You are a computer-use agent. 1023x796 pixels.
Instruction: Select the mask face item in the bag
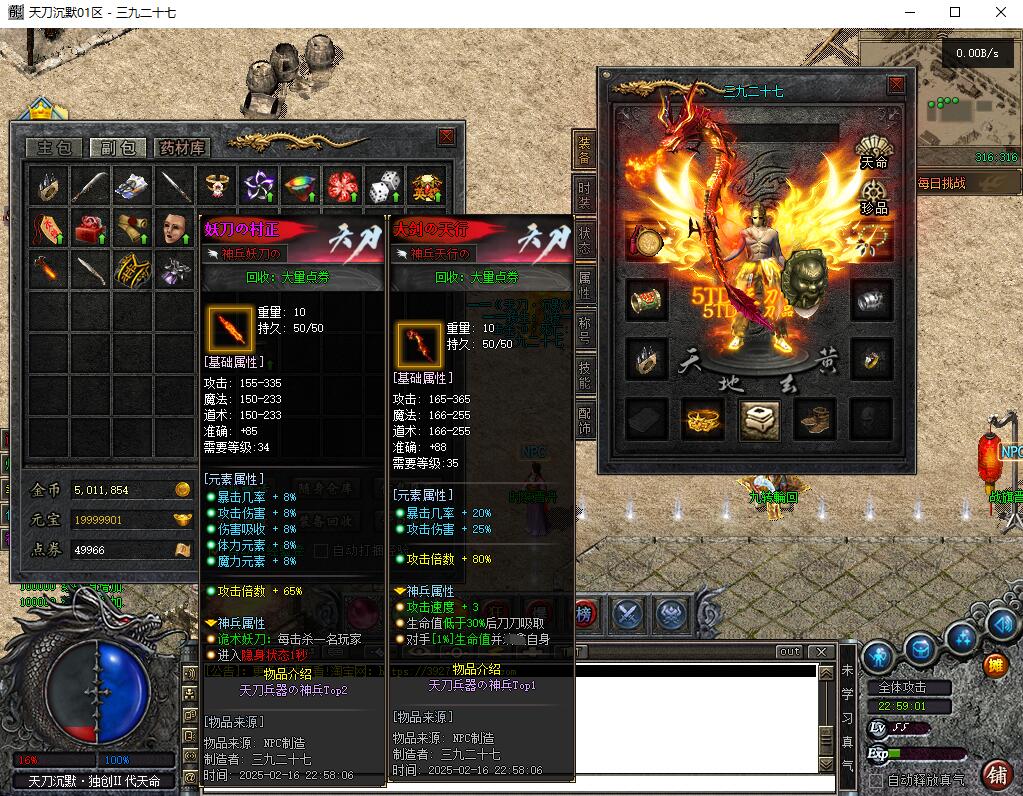pos(174,227)
